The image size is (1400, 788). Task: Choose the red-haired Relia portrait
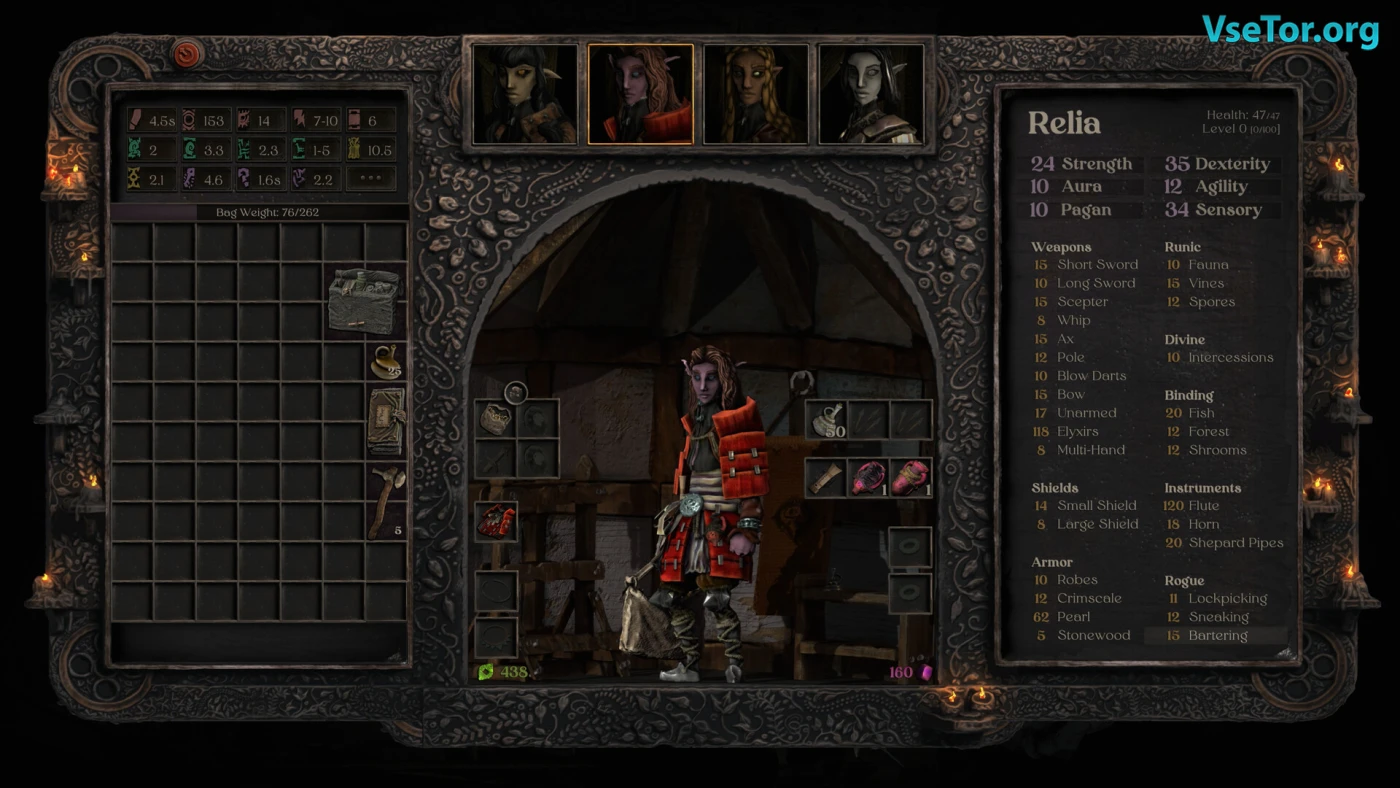pos(640,94)
